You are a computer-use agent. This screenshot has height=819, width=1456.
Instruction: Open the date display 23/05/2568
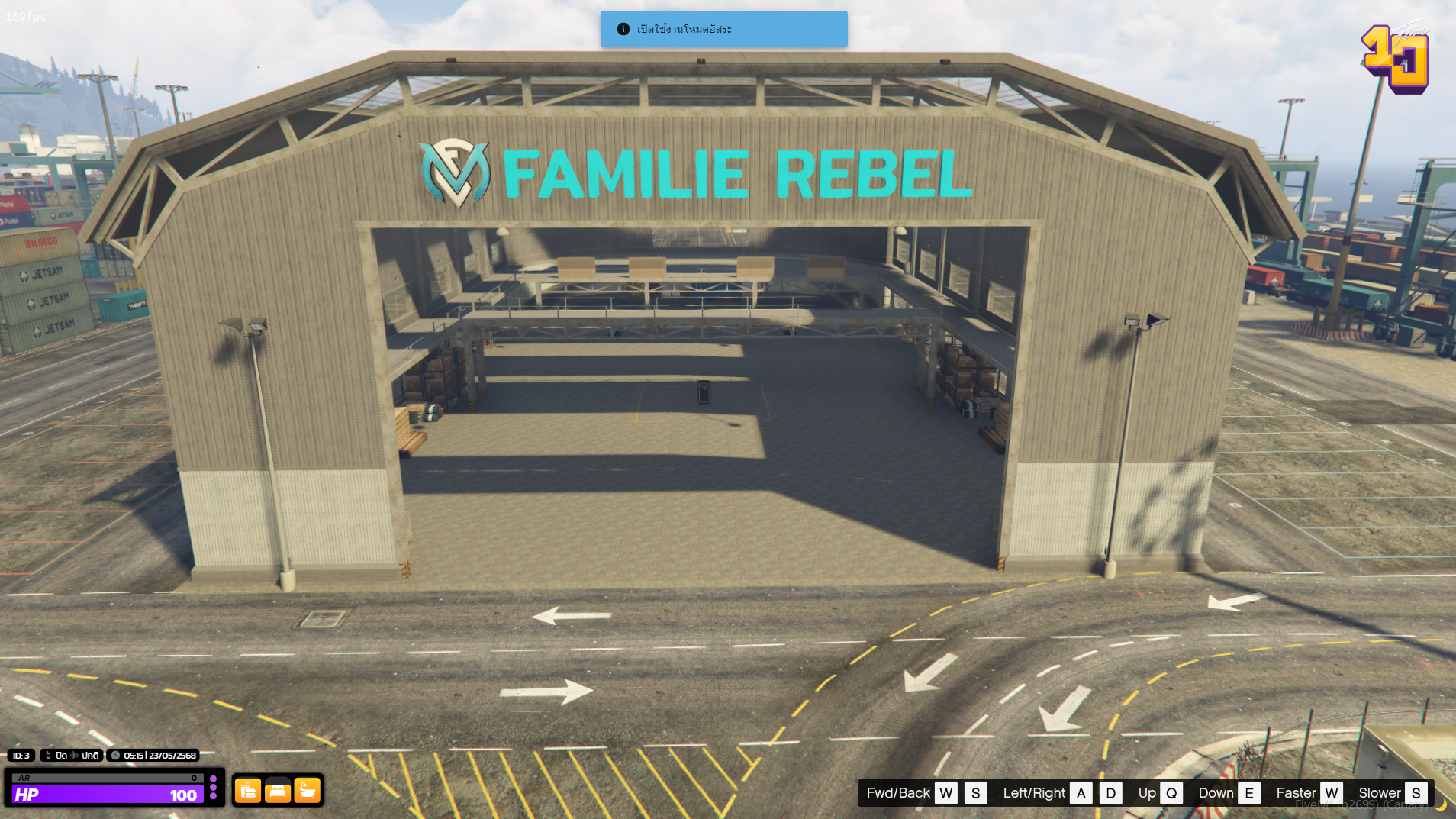pyautogui.click(x=172, y=756)
